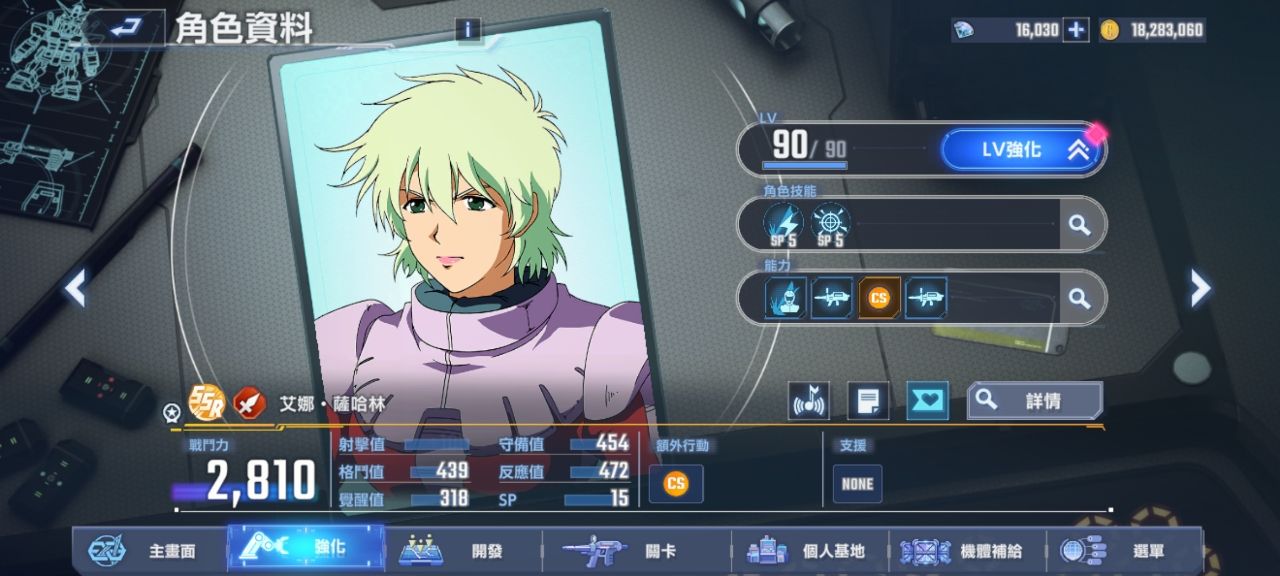
Task: Play the character voice sound icon
Action: tap(808, 401)
